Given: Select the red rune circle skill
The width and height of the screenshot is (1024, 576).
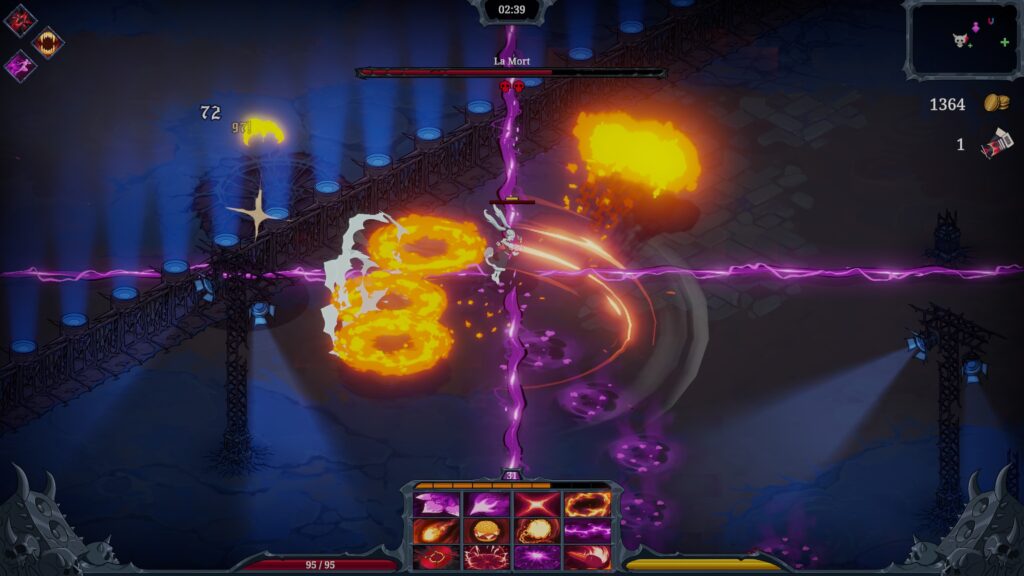Looking at the screenshot, I should (x=436, y=556).
